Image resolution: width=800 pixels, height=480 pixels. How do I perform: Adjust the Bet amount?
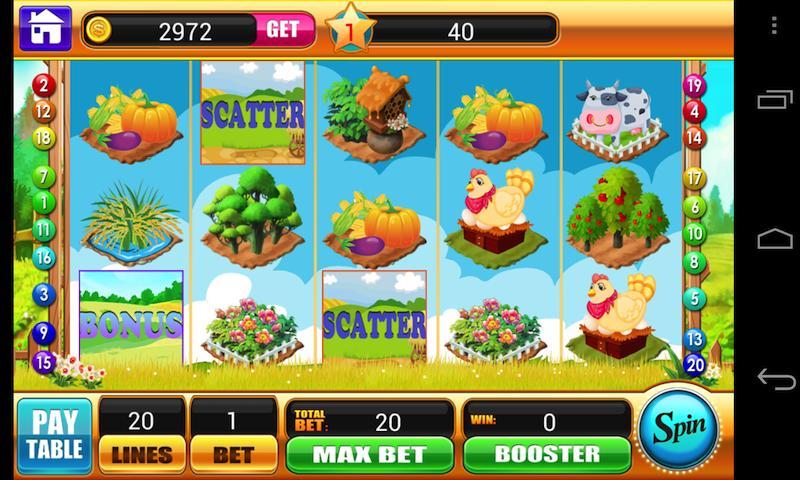point(232,453)
